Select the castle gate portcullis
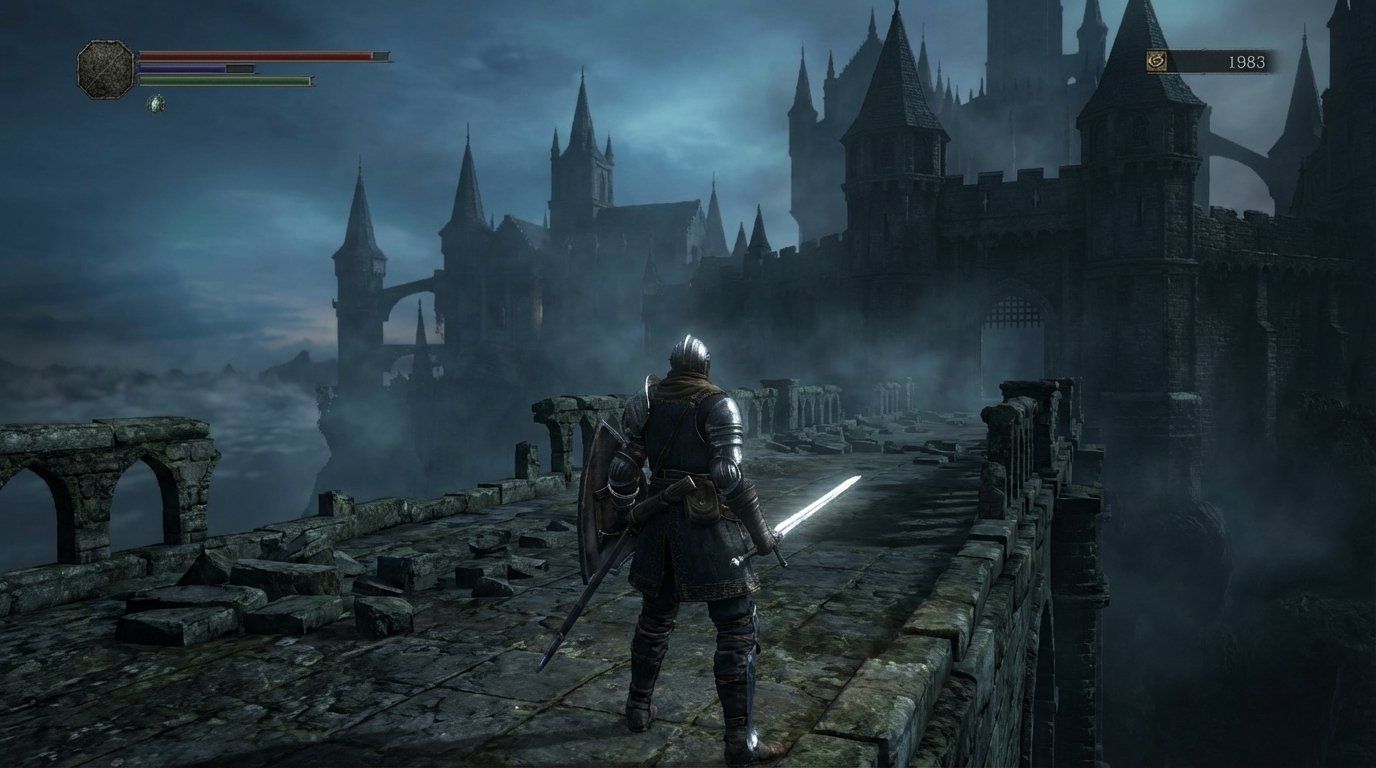The width and height of the screenshot is (1376, 768). (x=1013, y=313)
